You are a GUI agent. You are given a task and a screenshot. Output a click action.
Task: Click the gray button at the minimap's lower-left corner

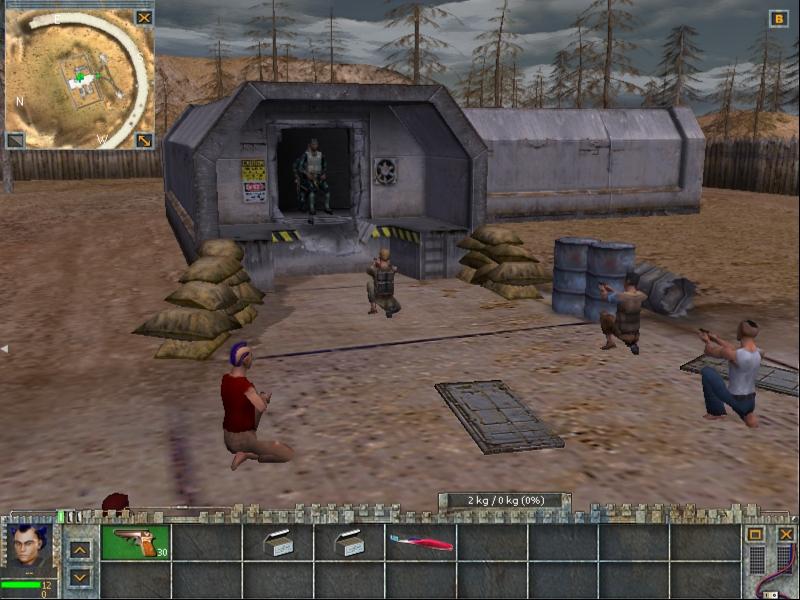[15, 140]
